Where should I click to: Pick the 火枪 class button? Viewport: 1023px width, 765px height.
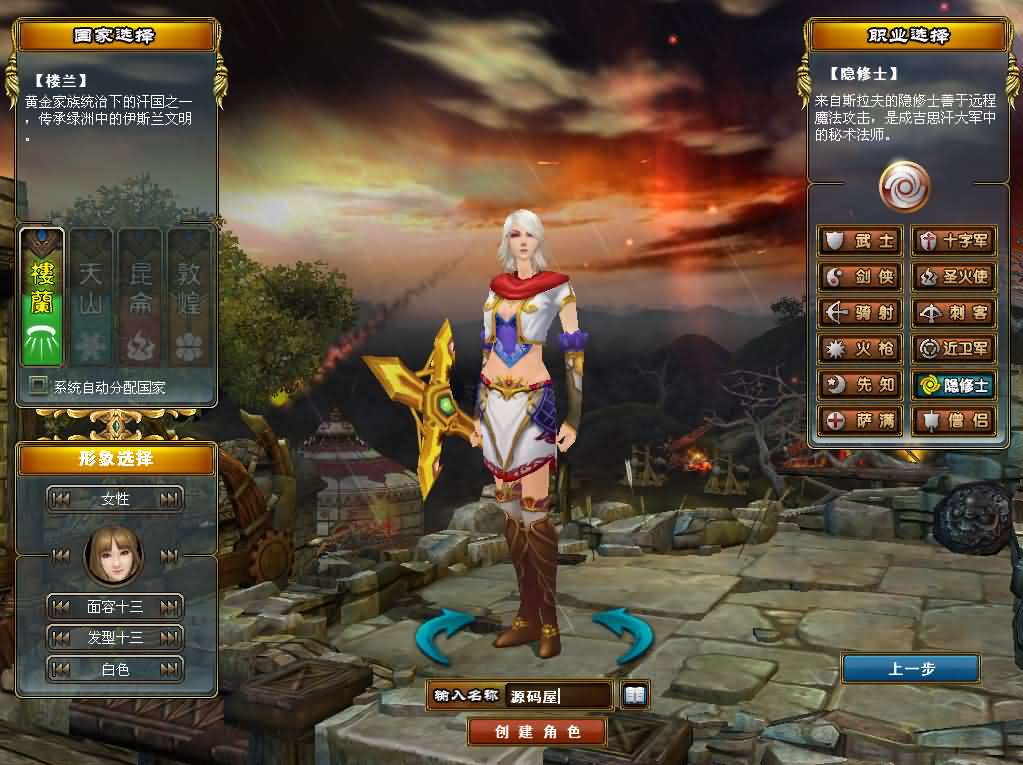pos(860,349)
